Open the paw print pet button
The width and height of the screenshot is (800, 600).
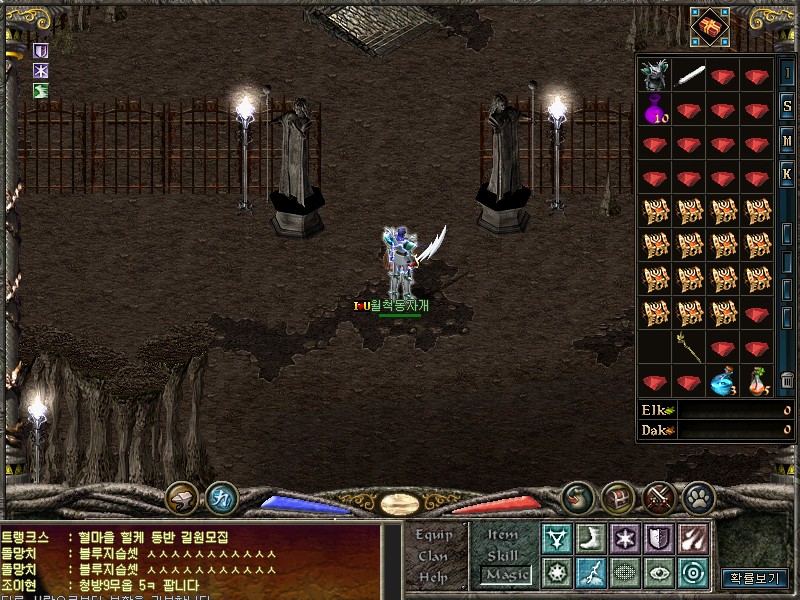click(697, 497)
